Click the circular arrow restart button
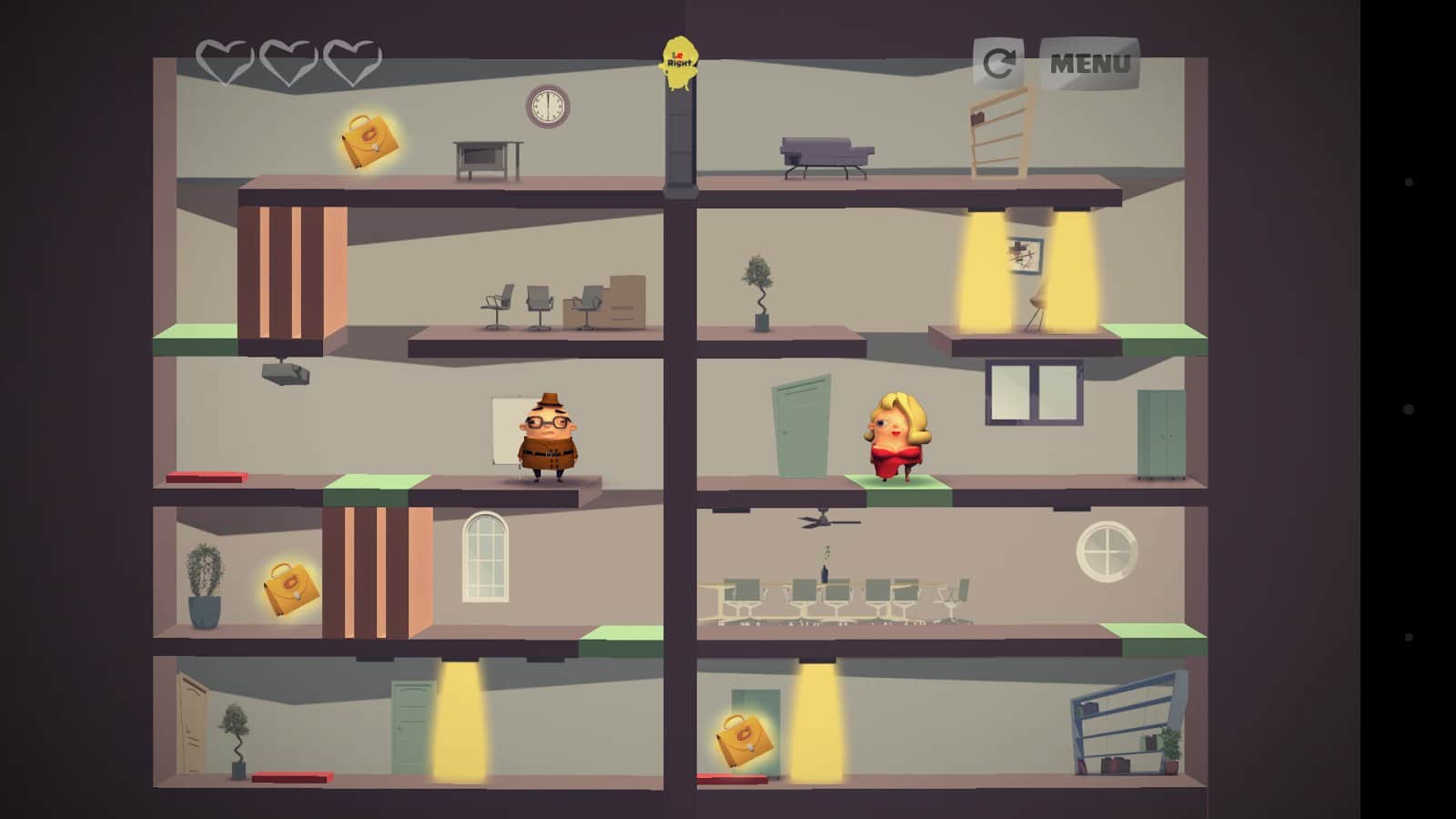This screenshot has width=1456, height=819. pos(998,64)
